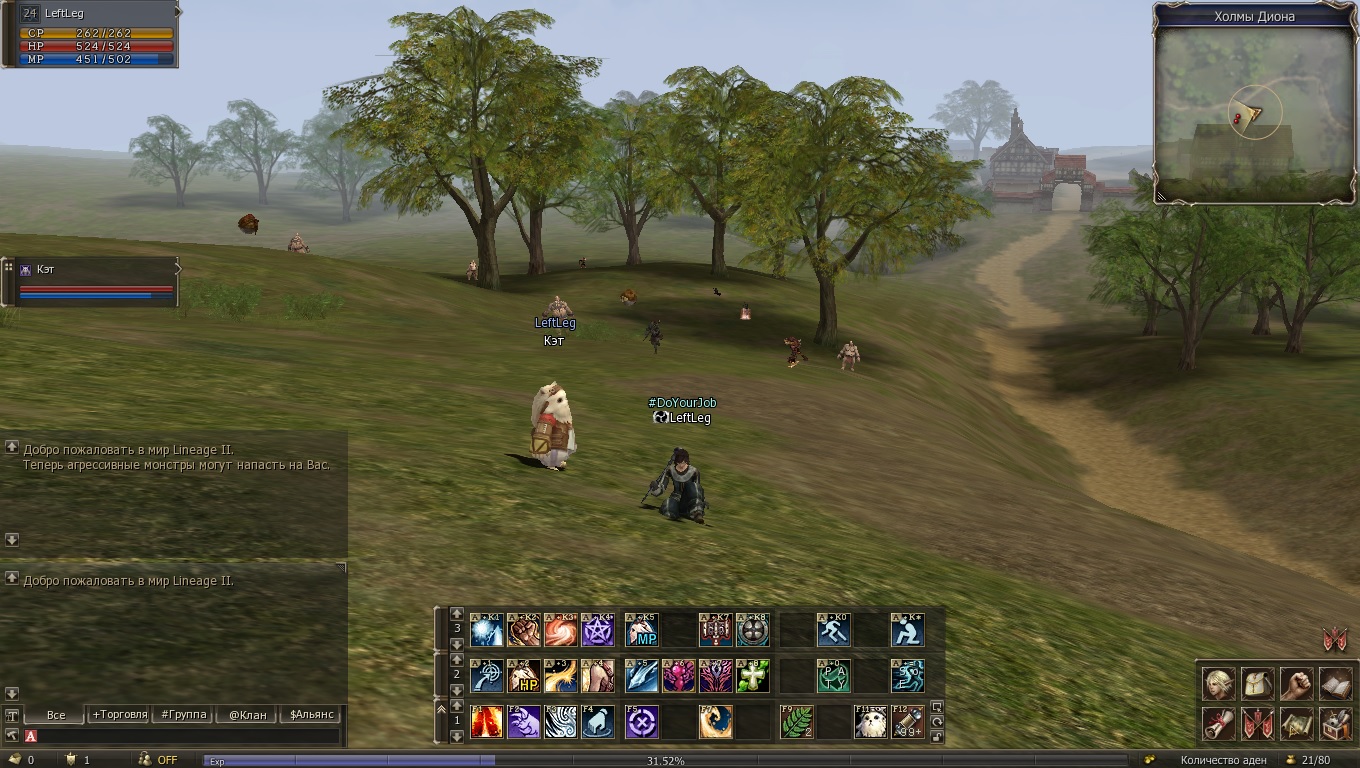Image resolution: width=1360 pixels, height=768 pixels.
Task: Use the HP potion hotbar slot
Action: click(x=524, y=676)
